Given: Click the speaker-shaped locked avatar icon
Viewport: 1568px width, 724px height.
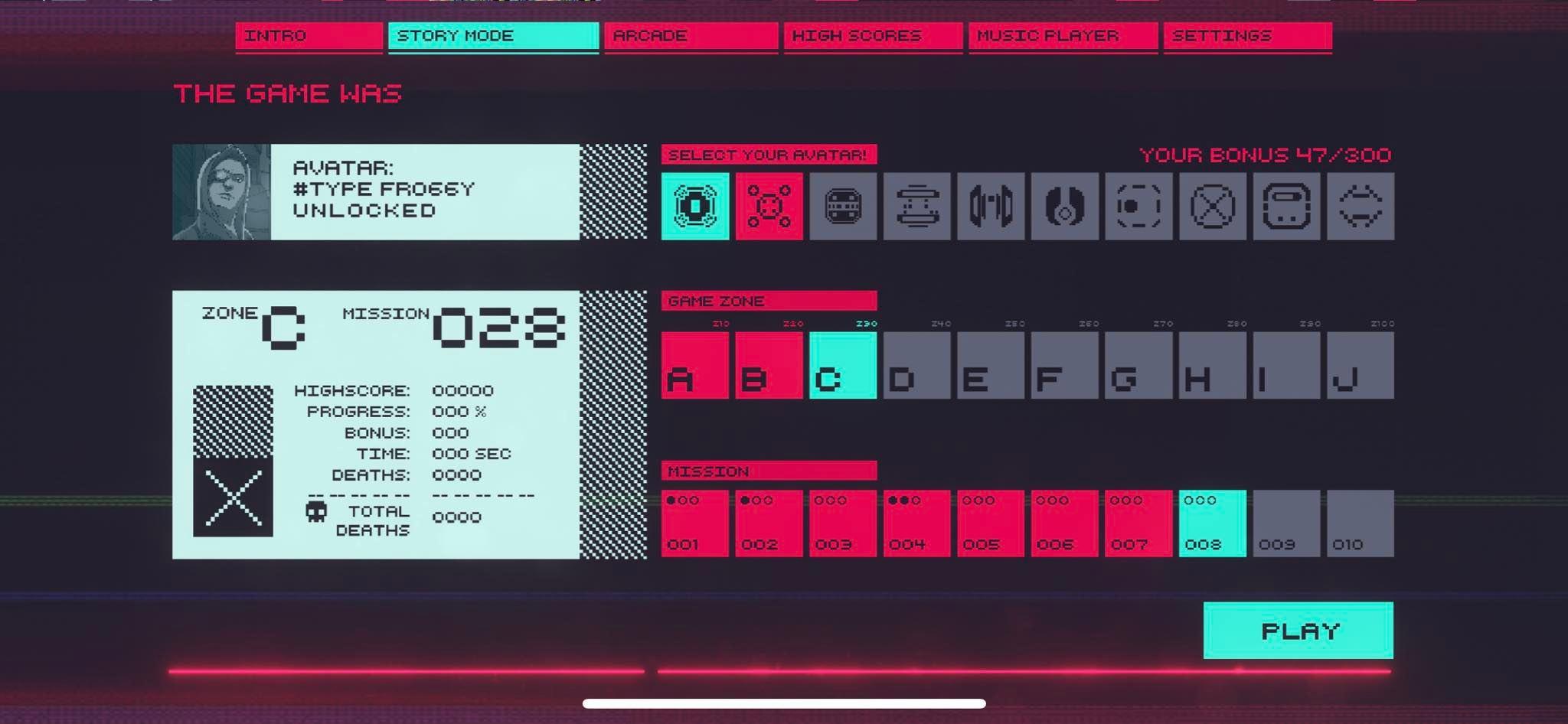Looking at the screenshot, I should [991, 207].
